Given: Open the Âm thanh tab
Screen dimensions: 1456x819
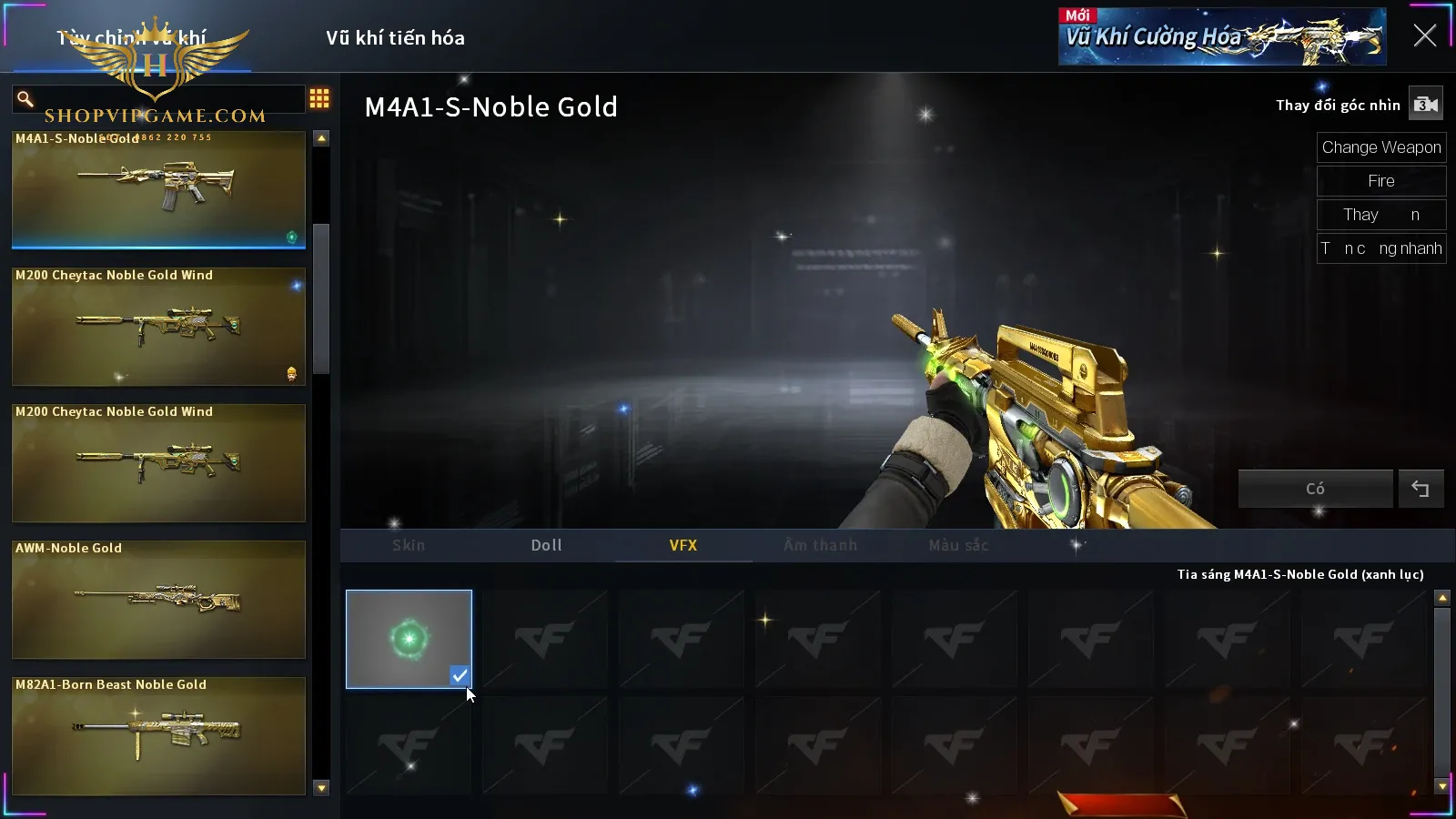Looking at the screenshot, I should (820, 545).
